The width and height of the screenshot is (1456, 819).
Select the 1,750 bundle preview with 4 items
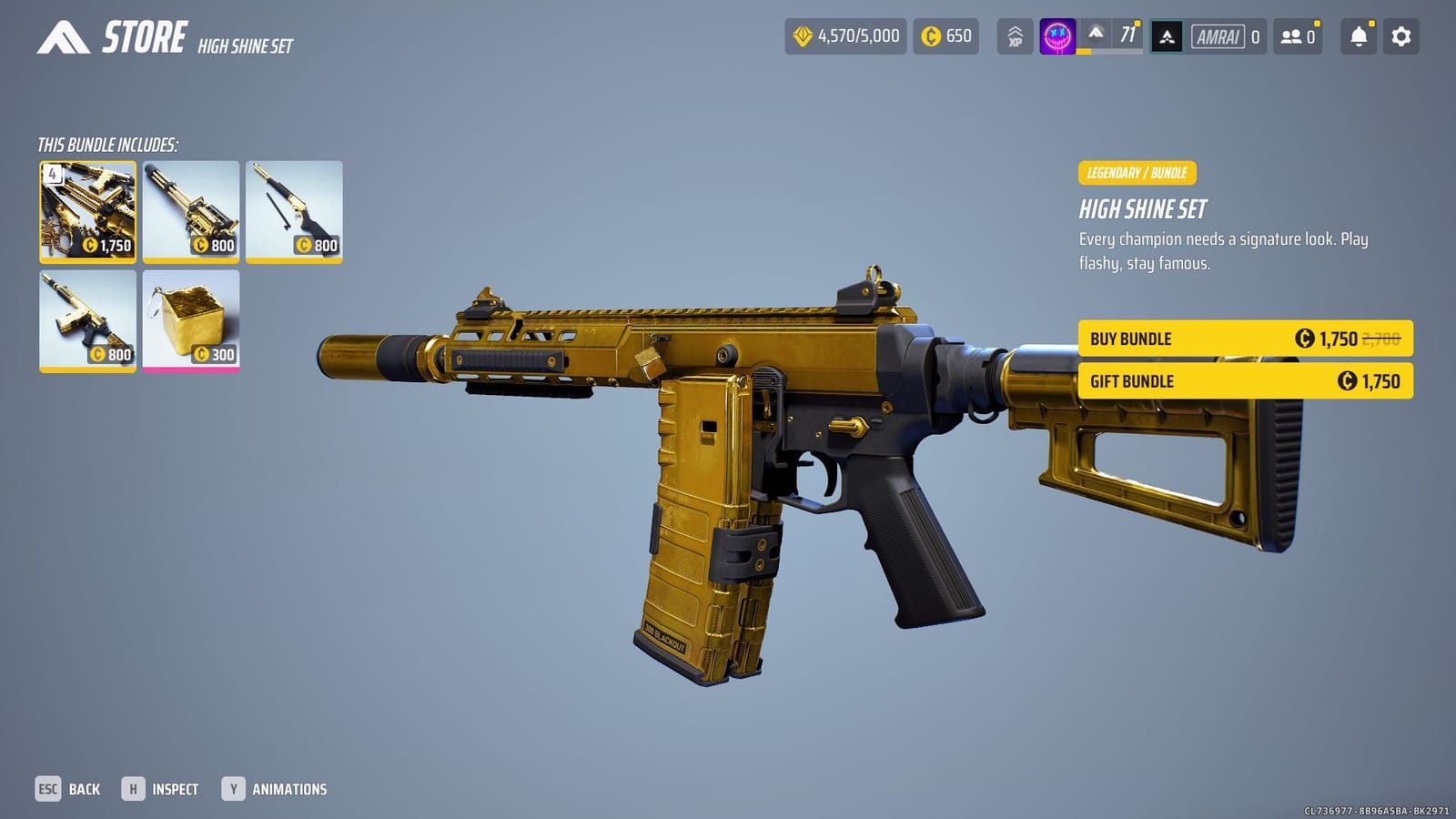pyautogui.click(x=87, y=211)
